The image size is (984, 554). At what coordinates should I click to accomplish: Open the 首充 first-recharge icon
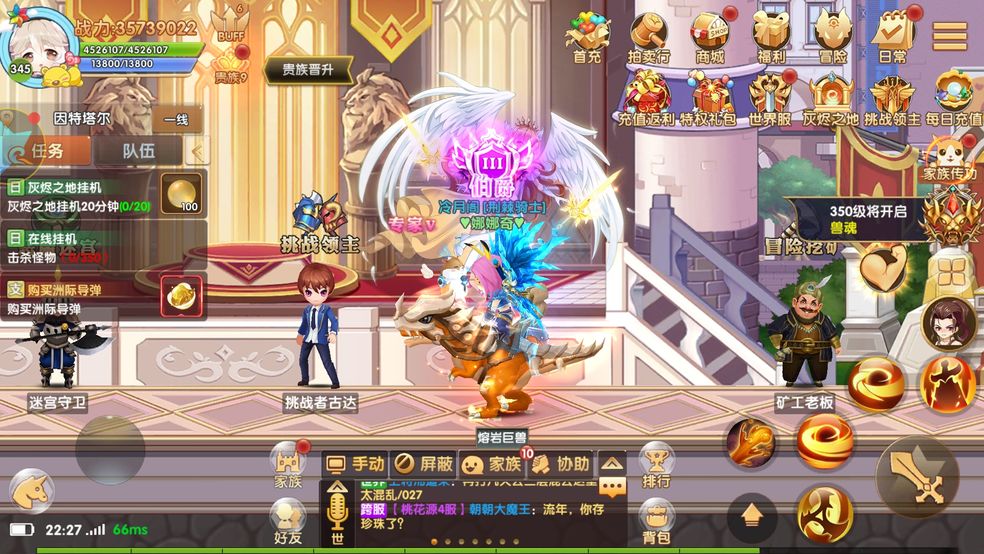587,38
